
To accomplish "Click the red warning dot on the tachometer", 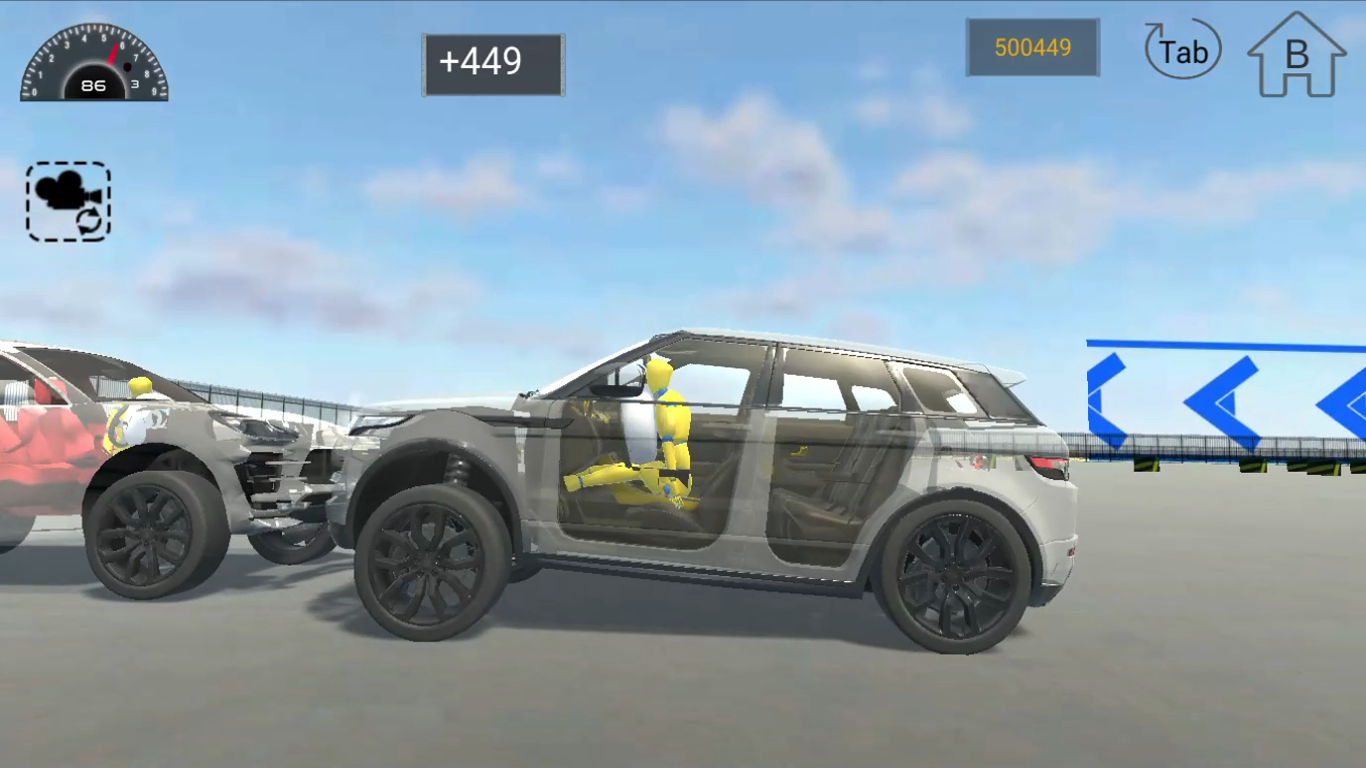I will tap(127, 66).
